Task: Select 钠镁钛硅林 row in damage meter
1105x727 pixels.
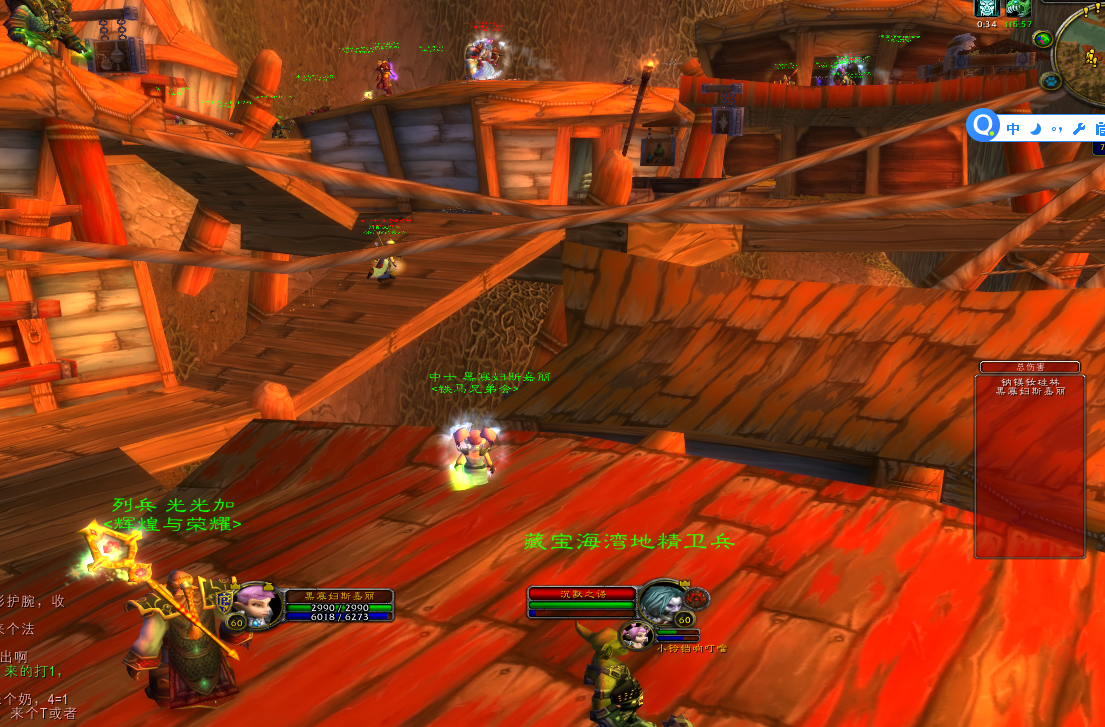Action: click(x=1030, y=381)
